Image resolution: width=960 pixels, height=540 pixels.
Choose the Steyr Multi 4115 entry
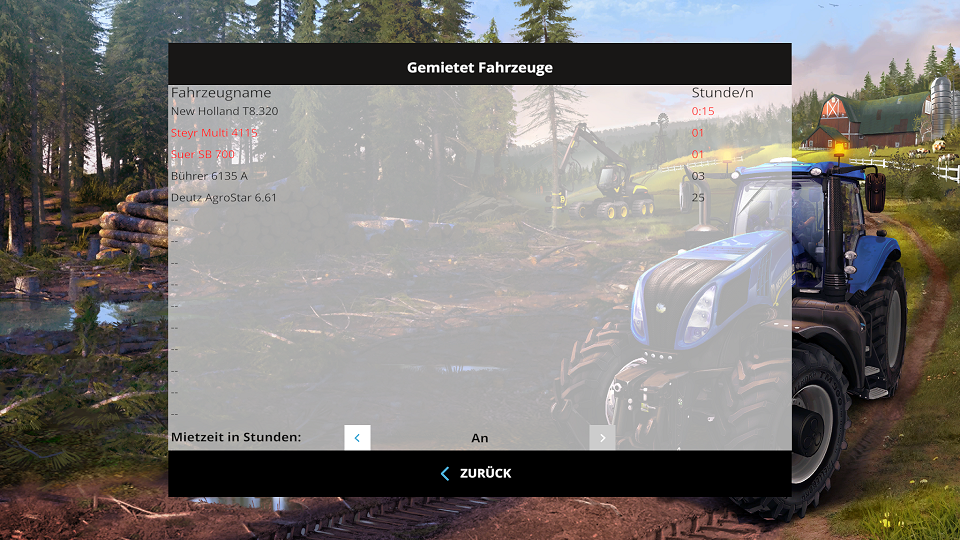(214, 133)
